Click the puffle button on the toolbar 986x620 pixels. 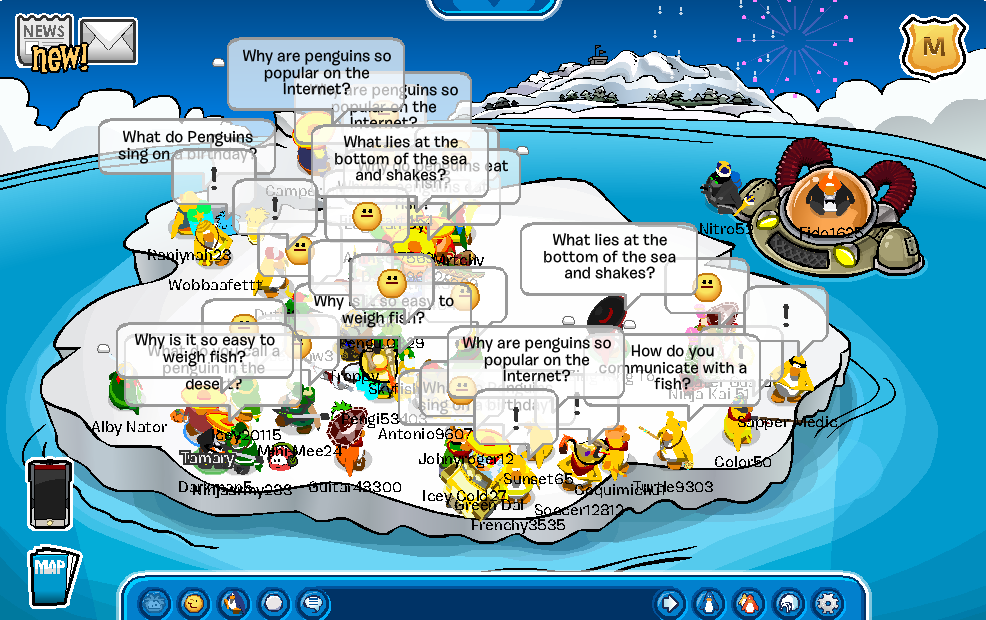[x=153, y=603]
